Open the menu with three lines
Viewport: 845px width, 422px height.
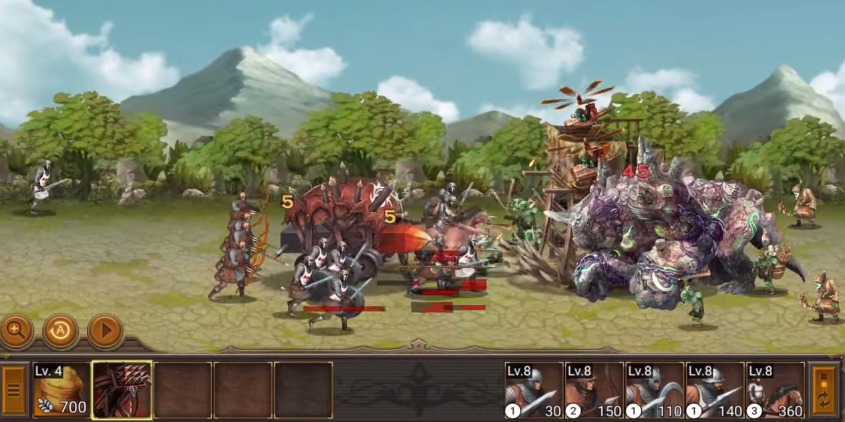(x=14, y=389)
